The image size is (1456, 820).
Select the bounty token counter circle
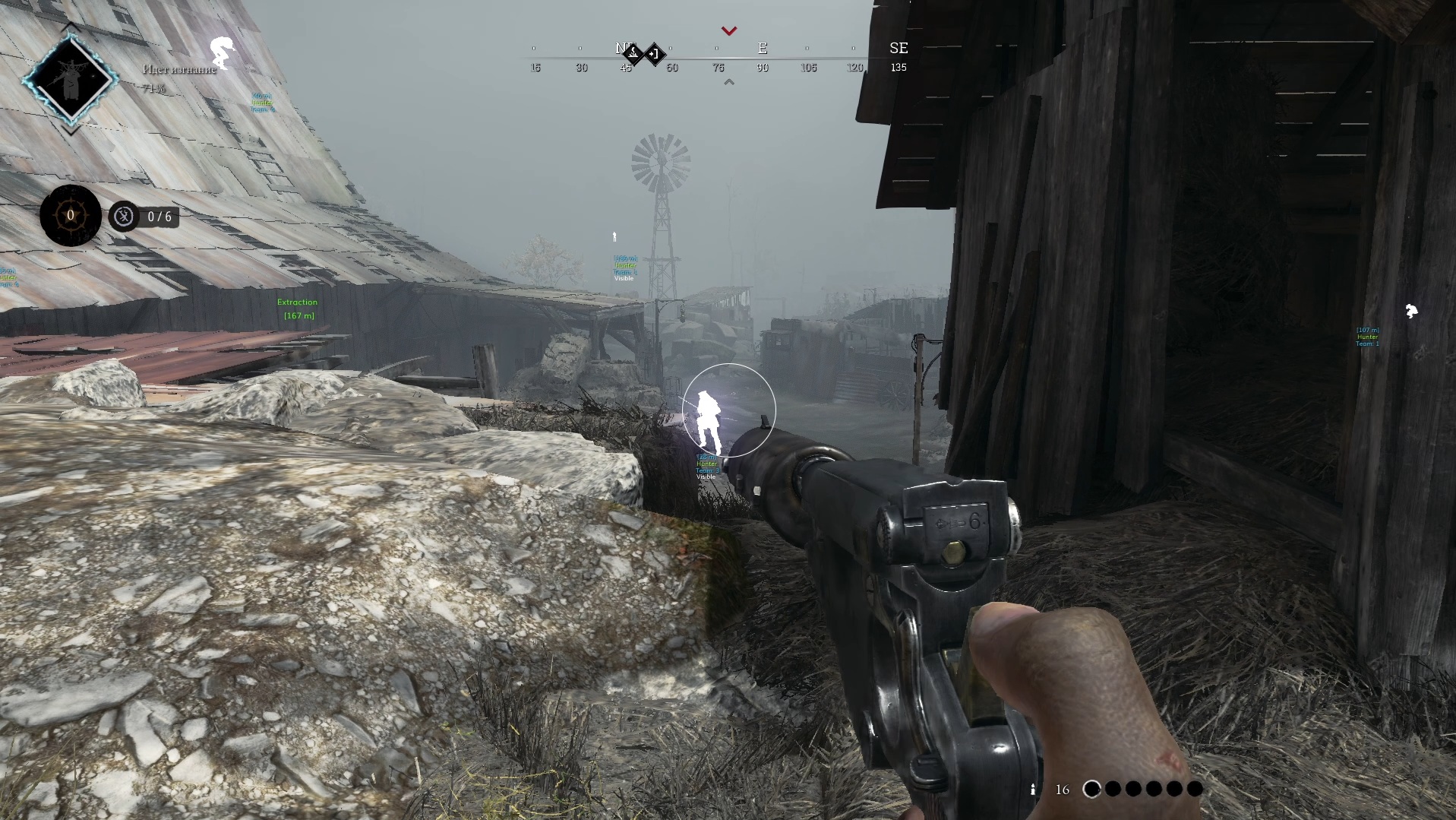point(71,216)
